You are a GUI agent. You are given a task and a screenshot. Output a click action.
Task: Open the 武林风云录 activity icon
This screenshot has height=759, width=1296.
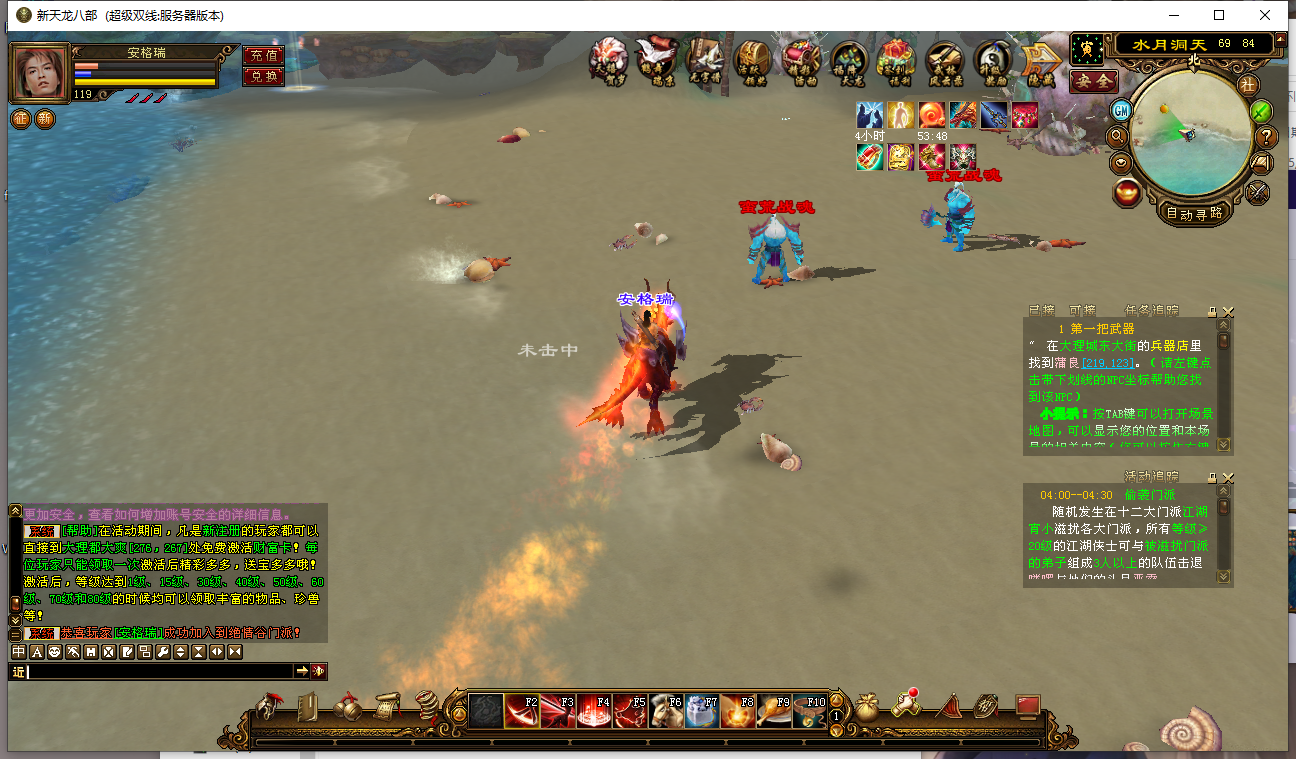point(945,60)
